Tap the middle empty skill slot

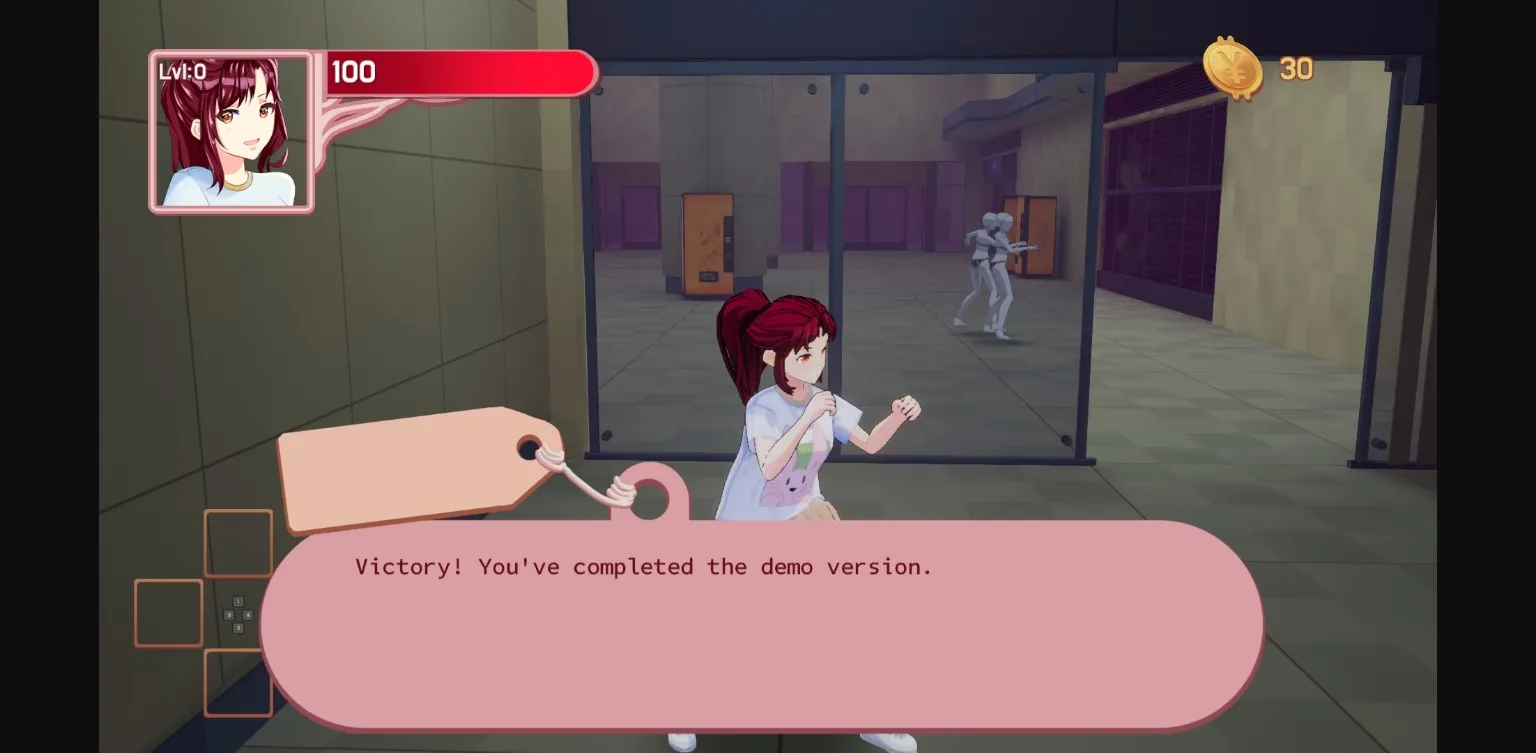168,612
